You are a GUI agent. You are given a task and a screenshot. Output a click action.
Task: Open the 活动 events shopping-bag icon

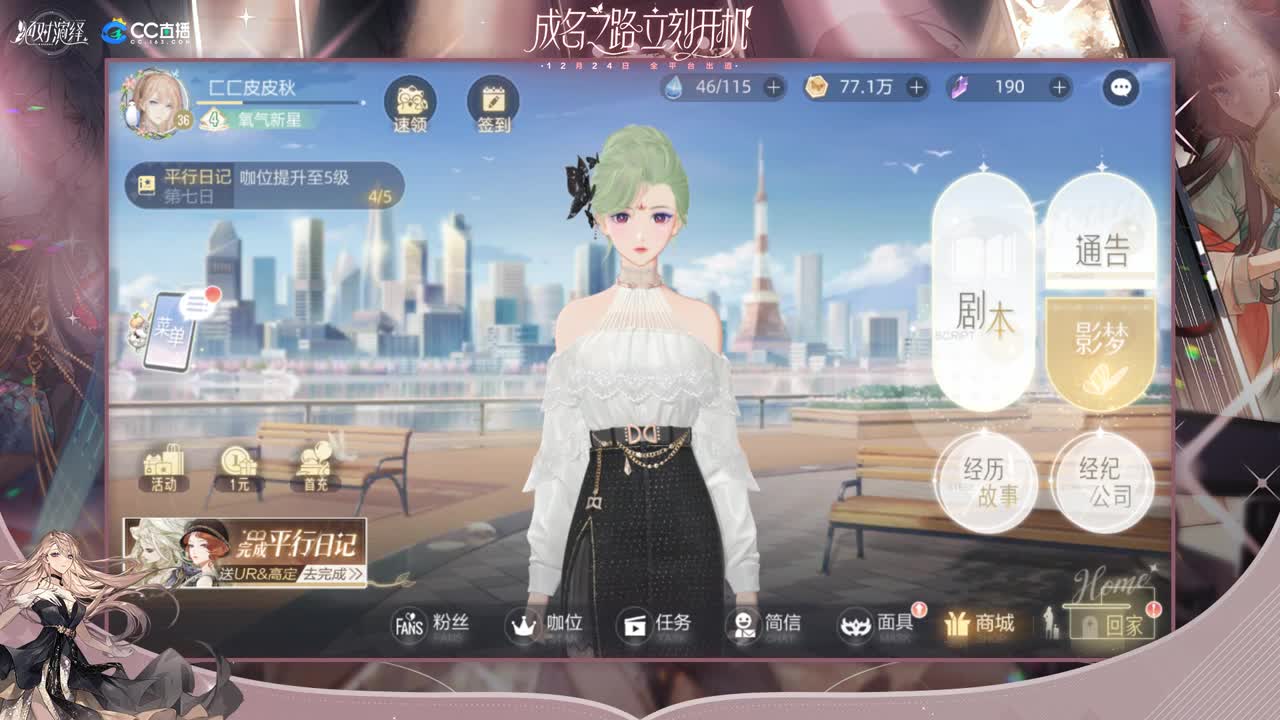pos(163,465)
